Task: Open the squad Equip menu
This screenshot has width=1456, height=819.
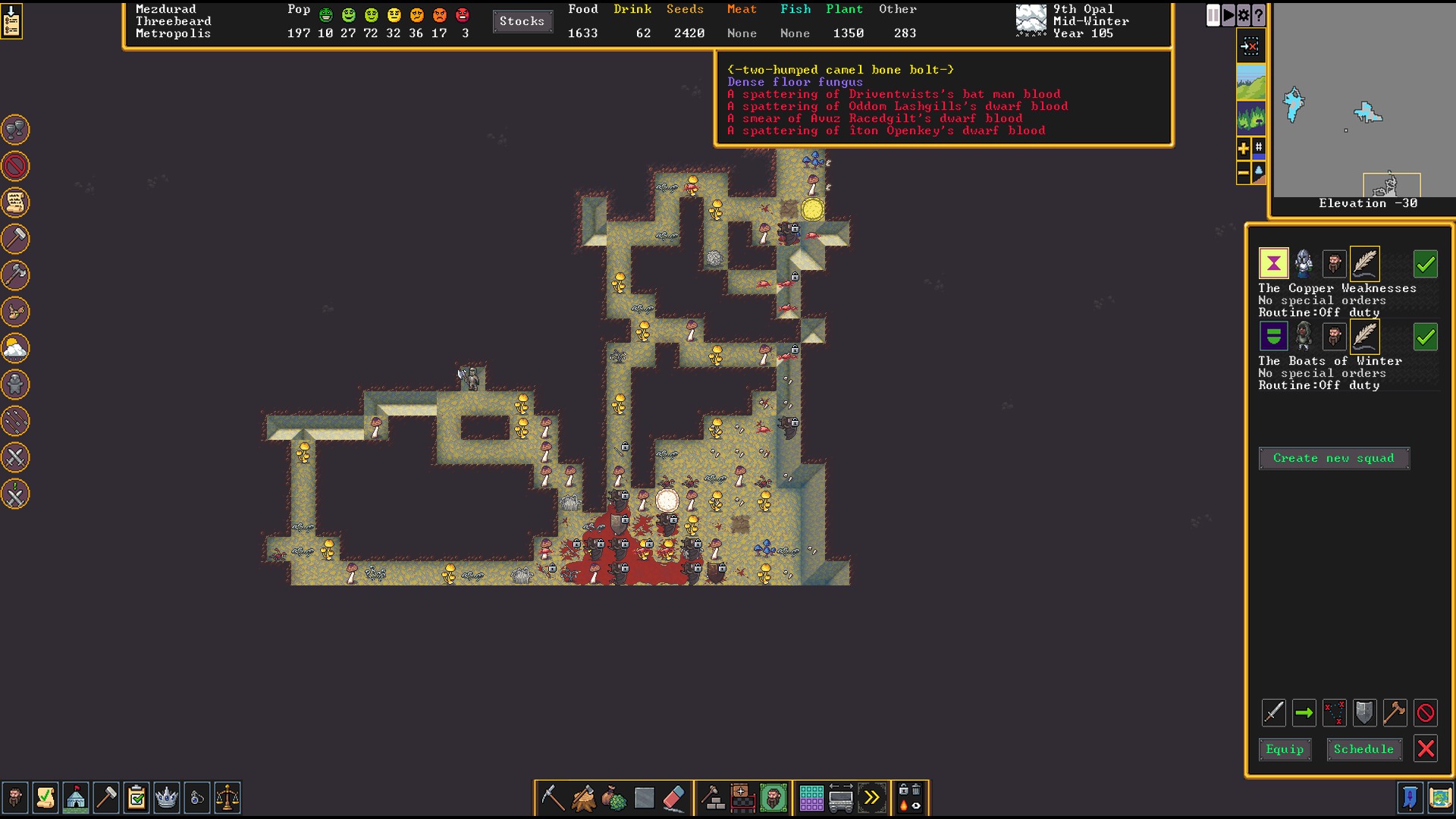Action: coord(1285,749)
